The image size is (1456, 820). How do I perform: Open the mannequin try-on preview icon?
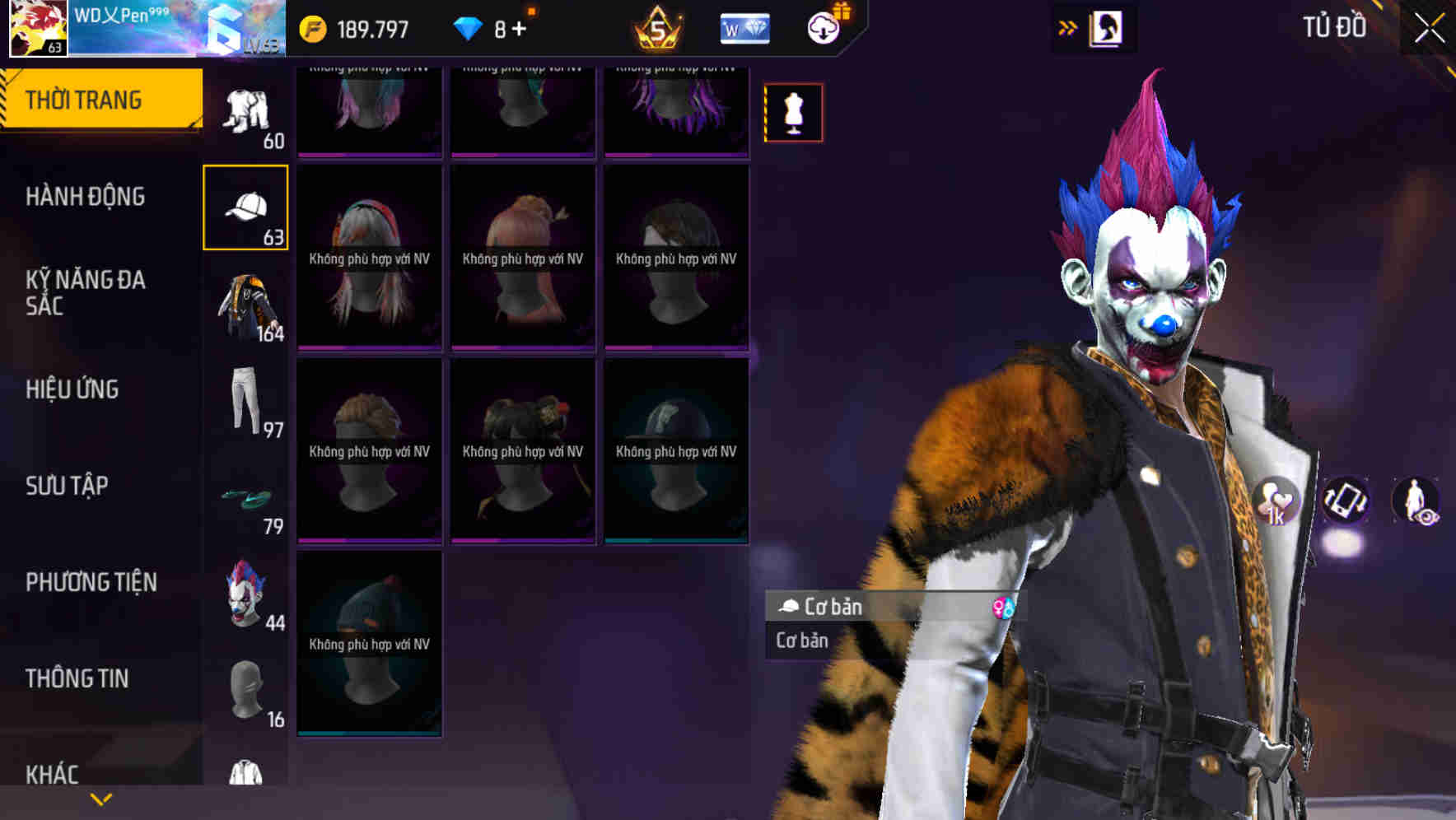tap(793, 113)
